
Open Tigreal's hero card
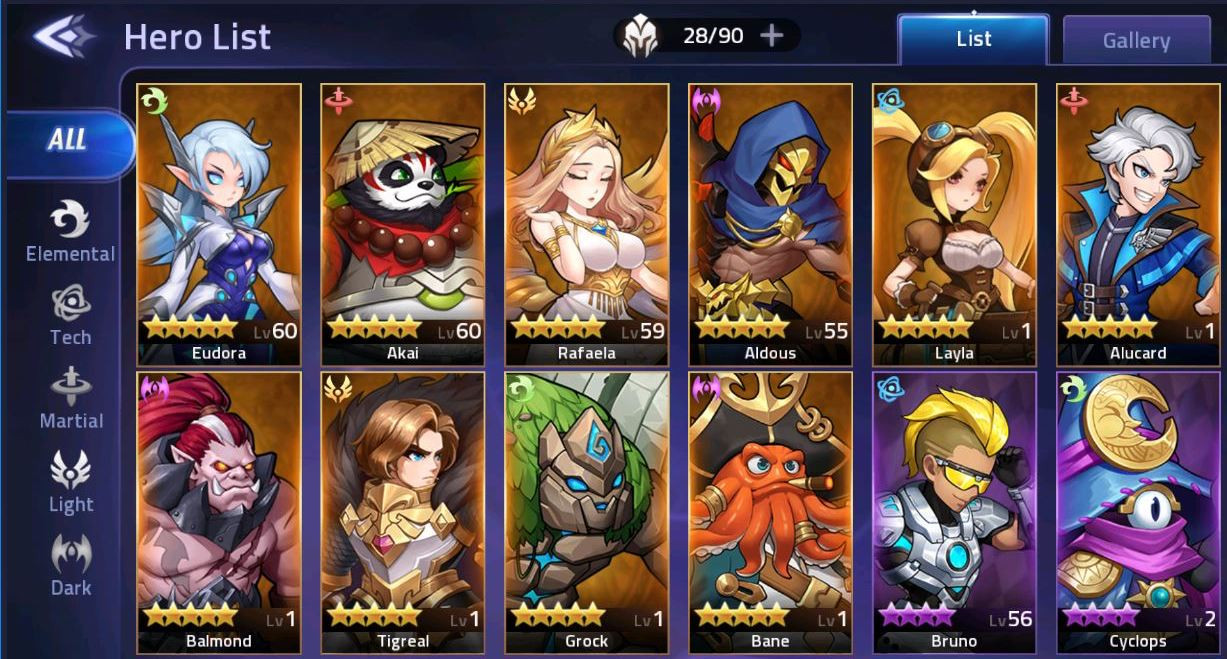(403, 512)
